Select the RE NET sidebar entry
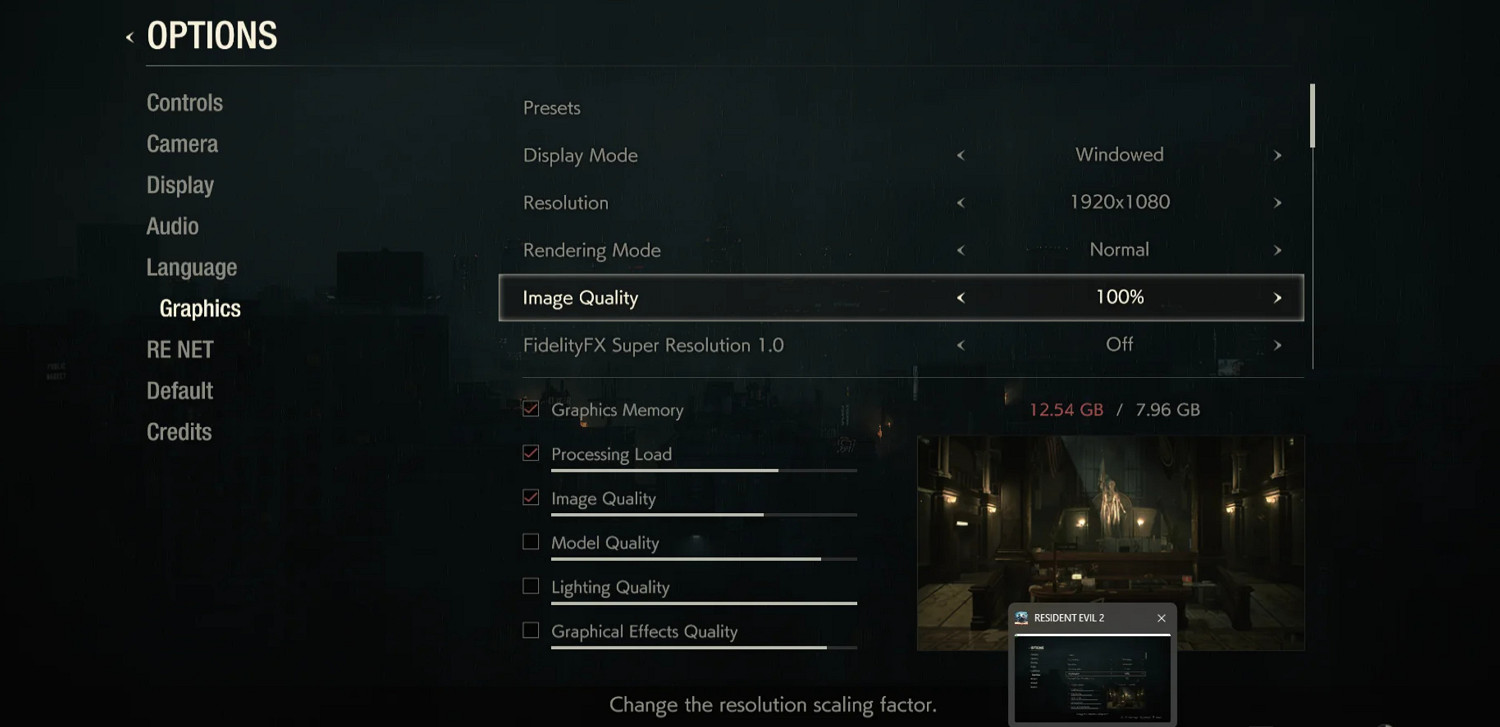This screenshot has height=727, width=1500. (180, 349)
